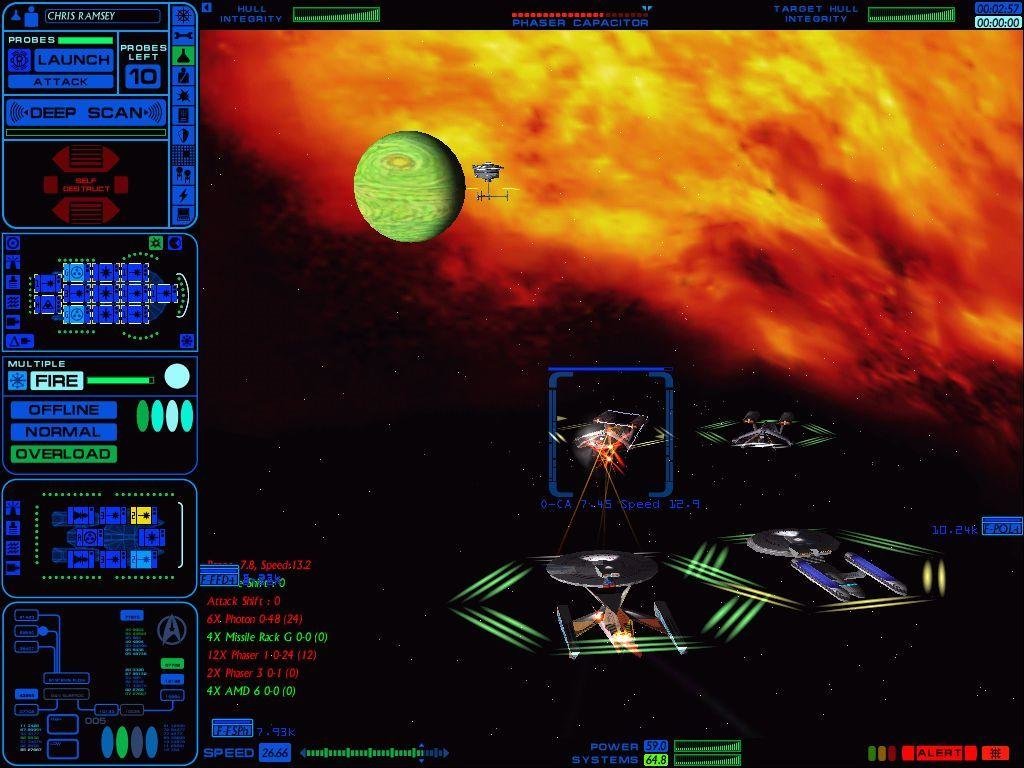Switch weapon power to NORMAL
The width and height of the screenshot is (1024, 768).
coord(64,432)
